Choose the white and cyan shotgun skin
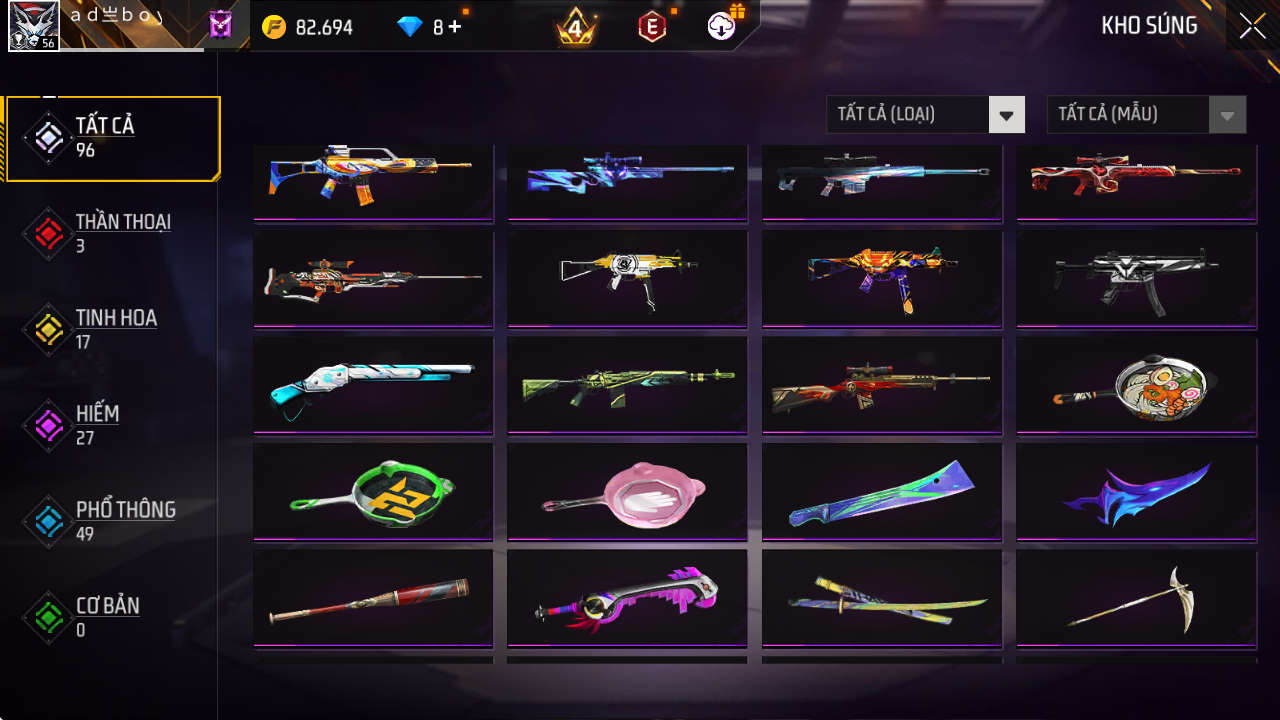 373,385
